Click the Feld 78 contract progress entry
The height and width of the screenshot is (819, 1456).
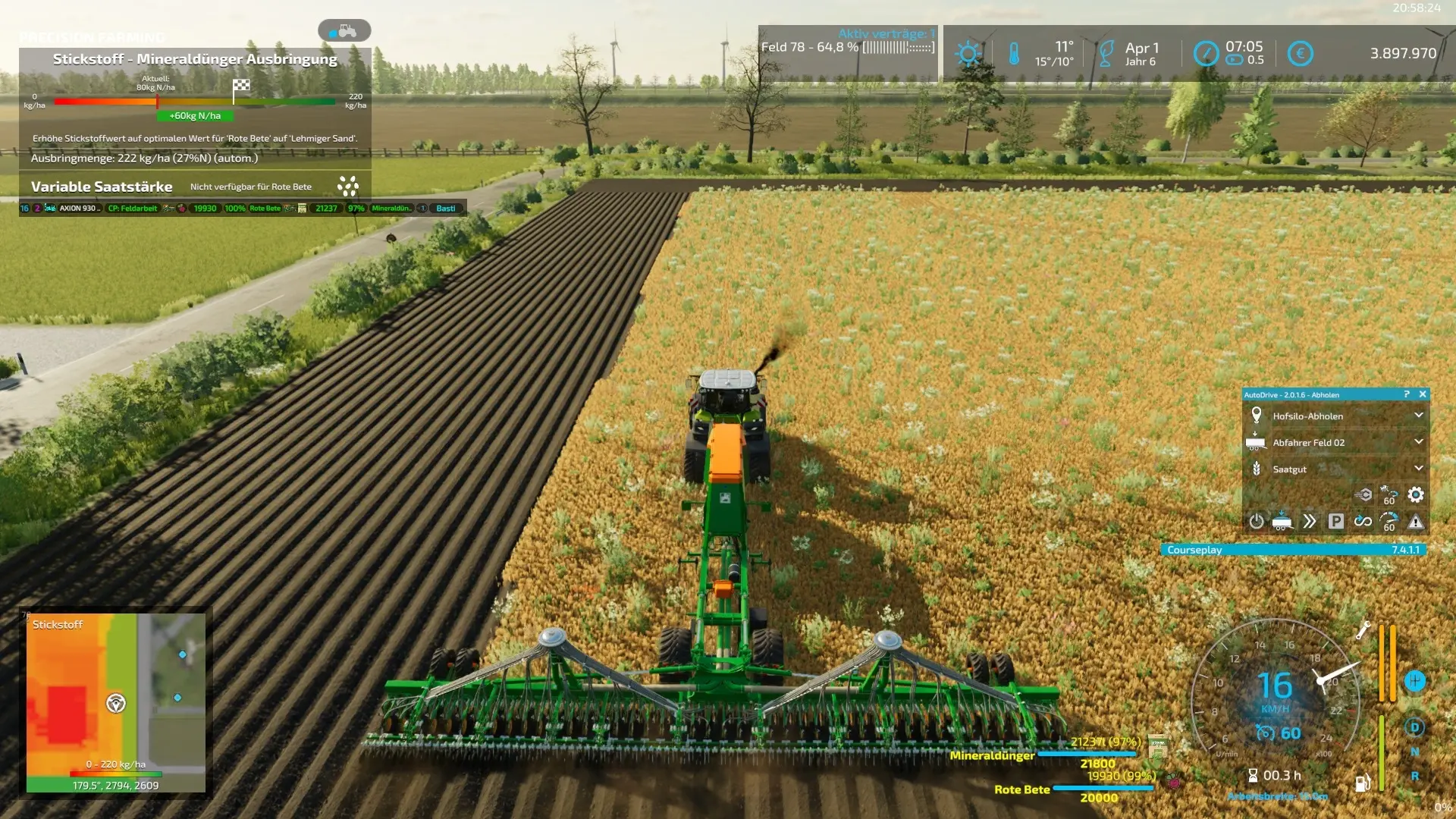click(848, 47)
